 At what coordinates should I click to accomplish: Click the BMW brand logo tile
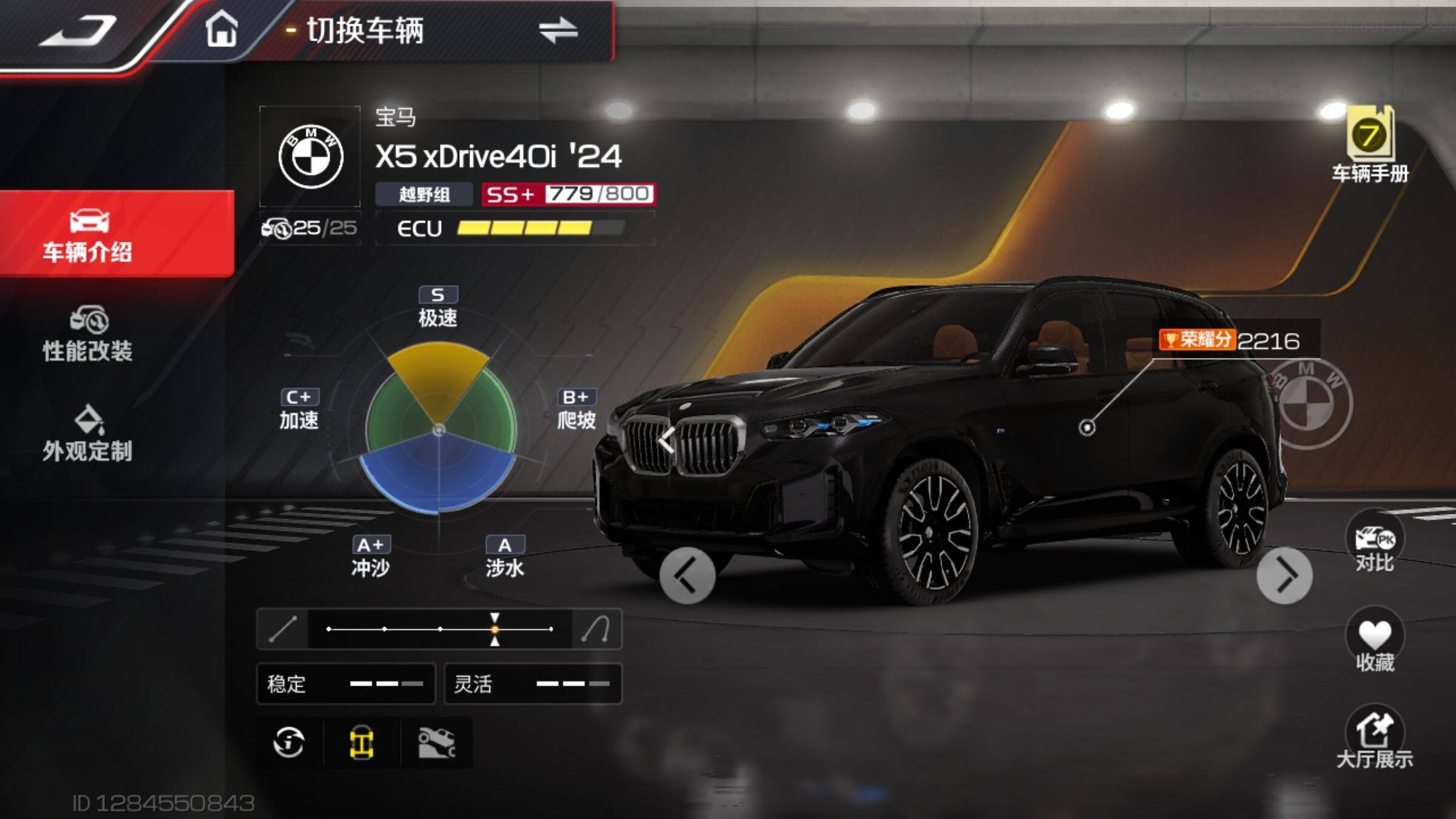coord(311,157)
